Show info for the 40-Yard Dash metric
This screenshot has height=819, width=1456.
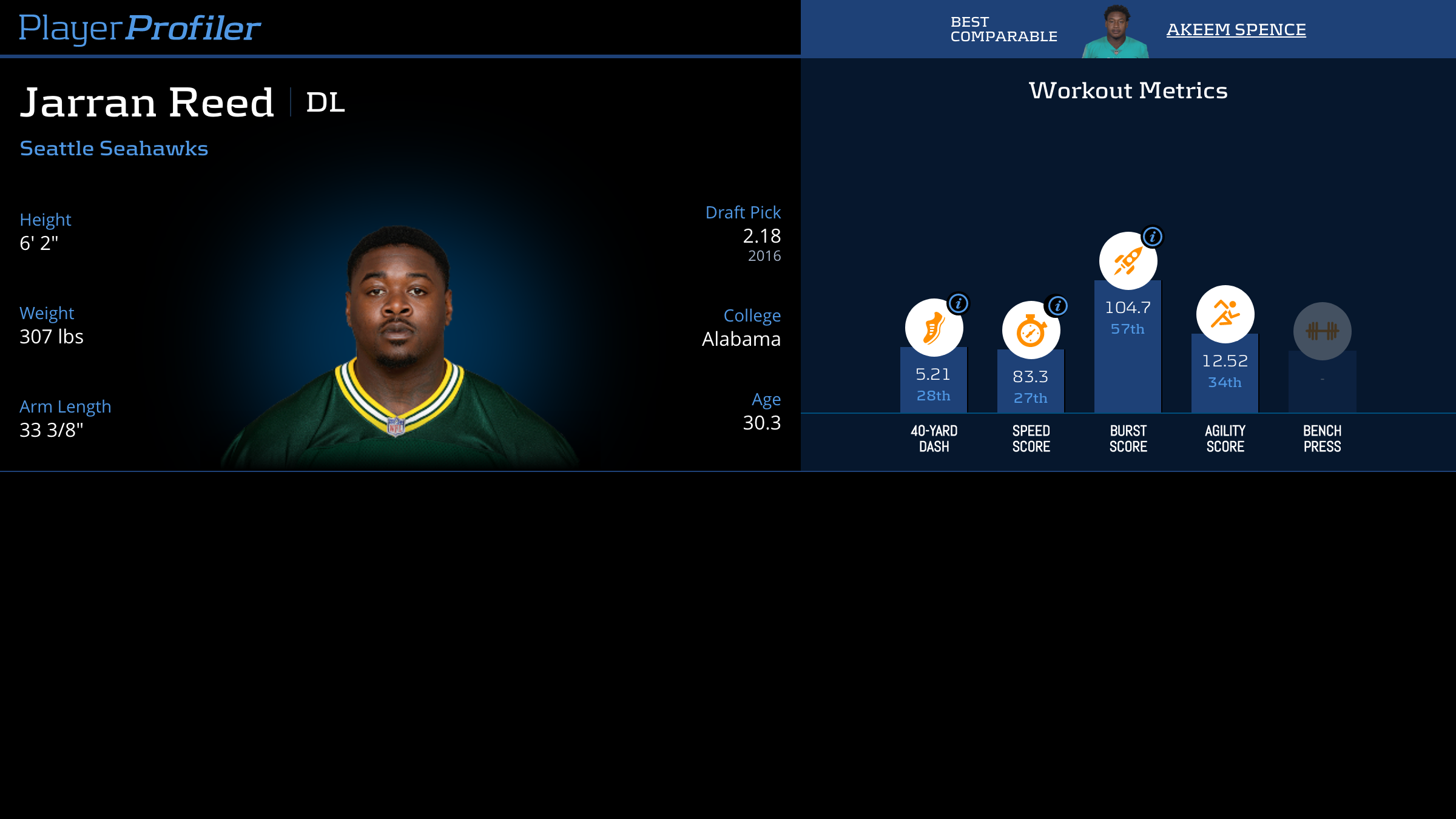(959, 303)
